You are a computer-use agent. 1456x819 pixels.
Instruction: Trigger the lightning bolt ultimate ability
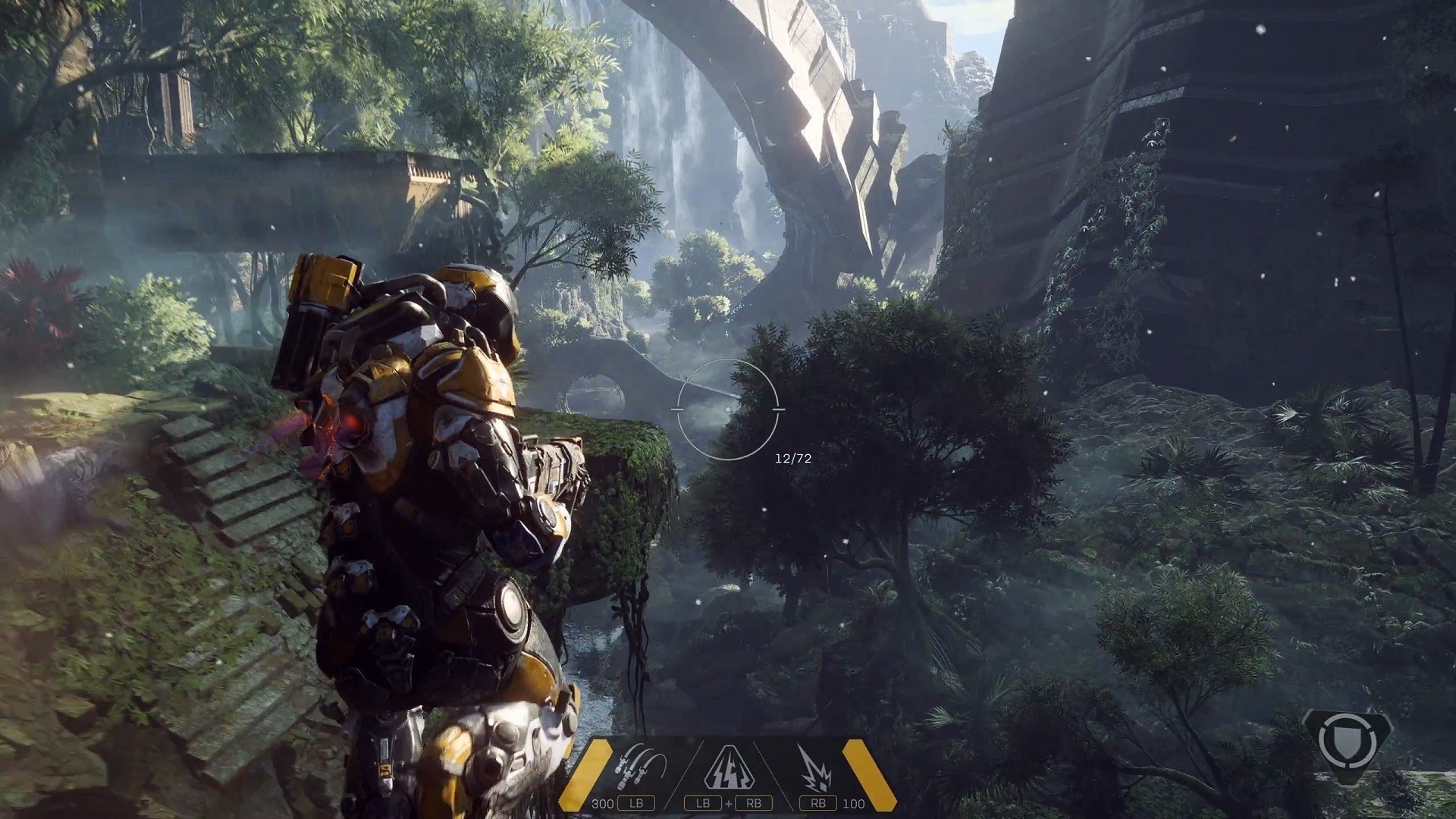pyautogui.click(x=728, y=768)
